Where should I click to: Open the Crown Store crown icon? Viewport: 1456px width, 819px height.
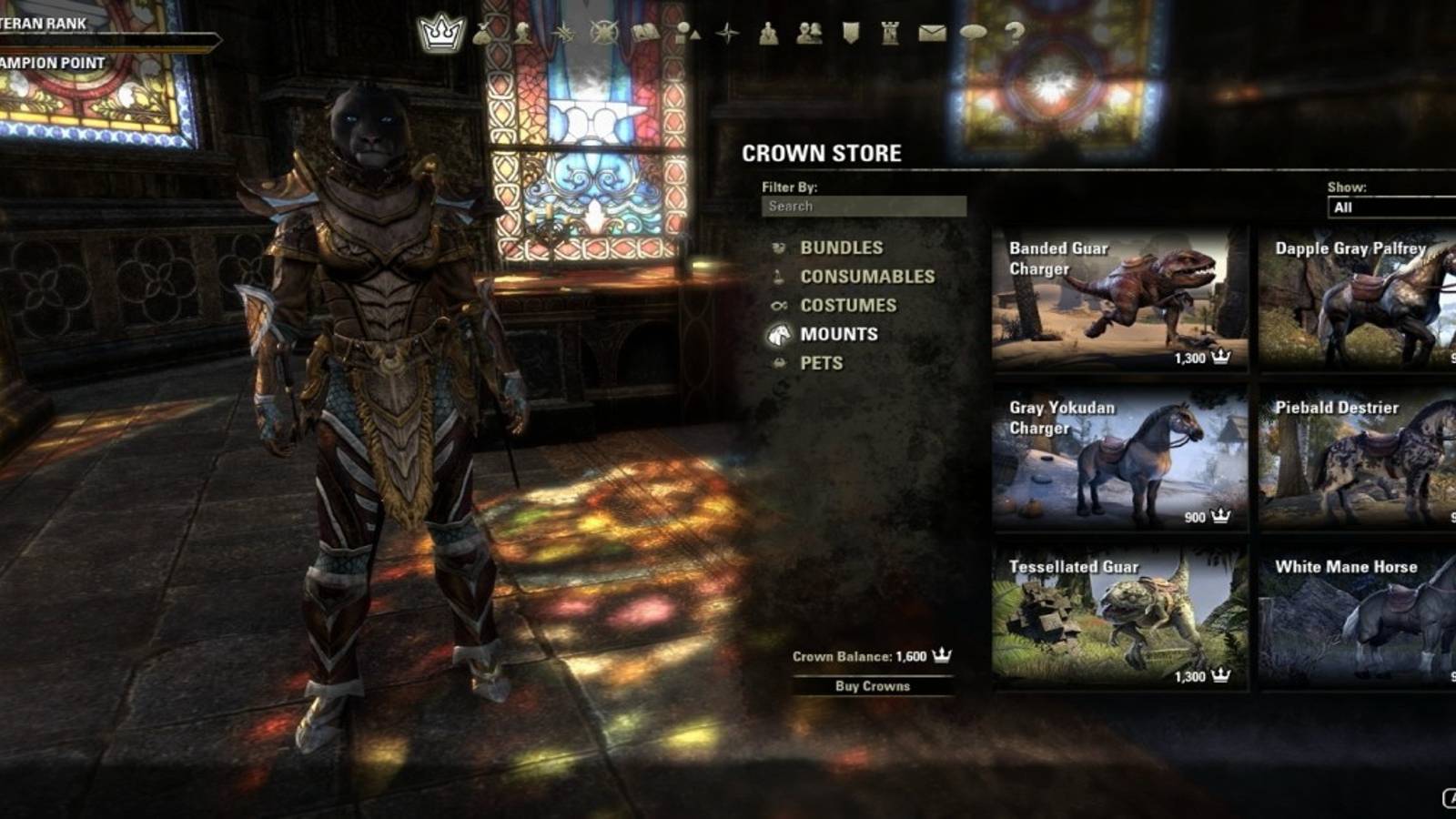pyautogui.click(x=440, y=30)
